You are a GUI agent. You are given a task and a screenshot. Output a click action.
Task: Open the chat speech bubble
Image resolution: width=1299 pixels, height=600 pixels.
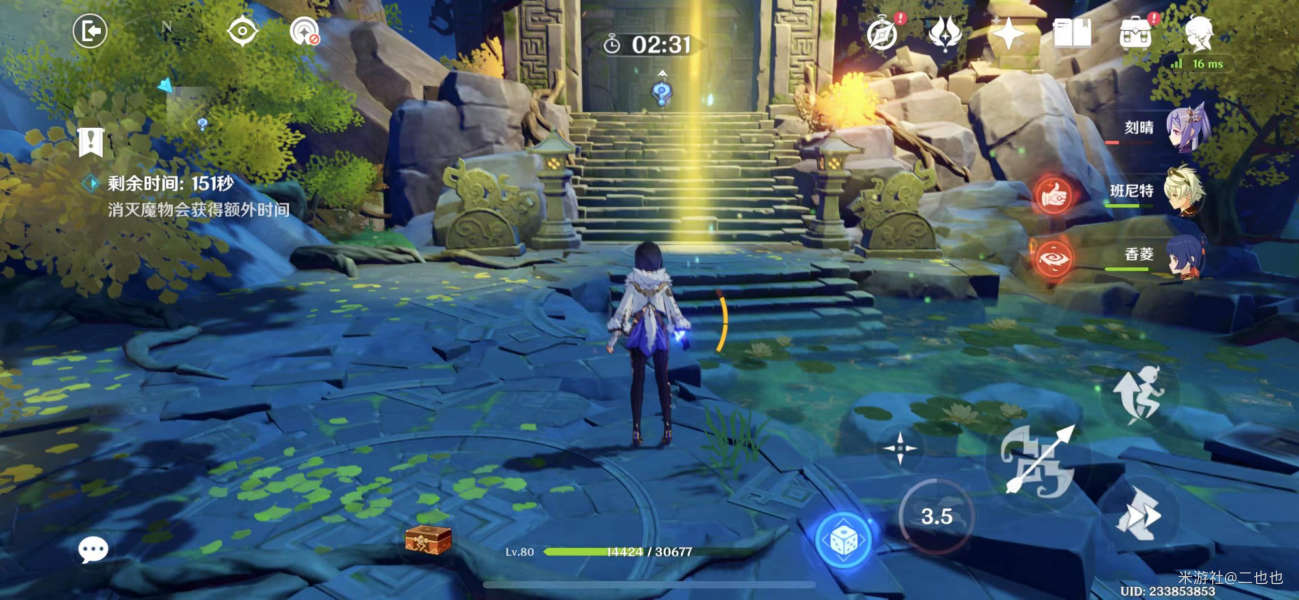tap(93, 549)
